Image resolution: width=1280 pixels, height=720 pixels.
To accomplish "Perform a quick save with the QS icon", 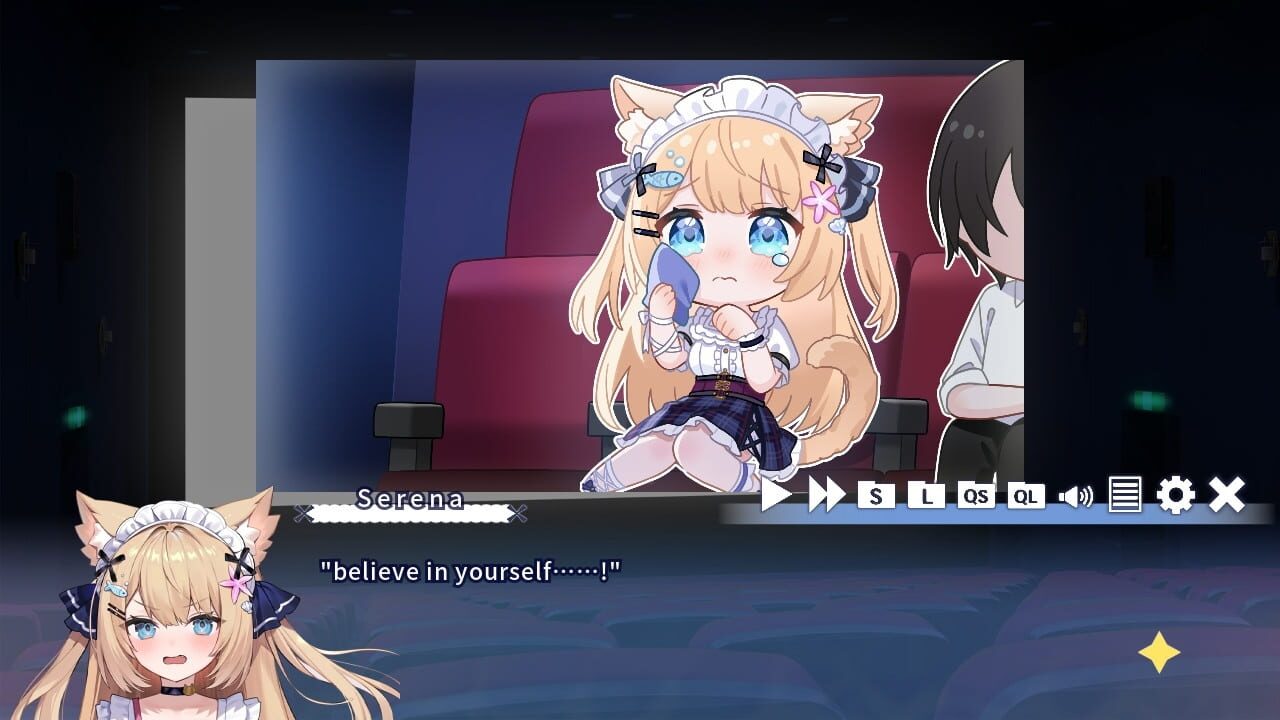I will tap(977, 495).
